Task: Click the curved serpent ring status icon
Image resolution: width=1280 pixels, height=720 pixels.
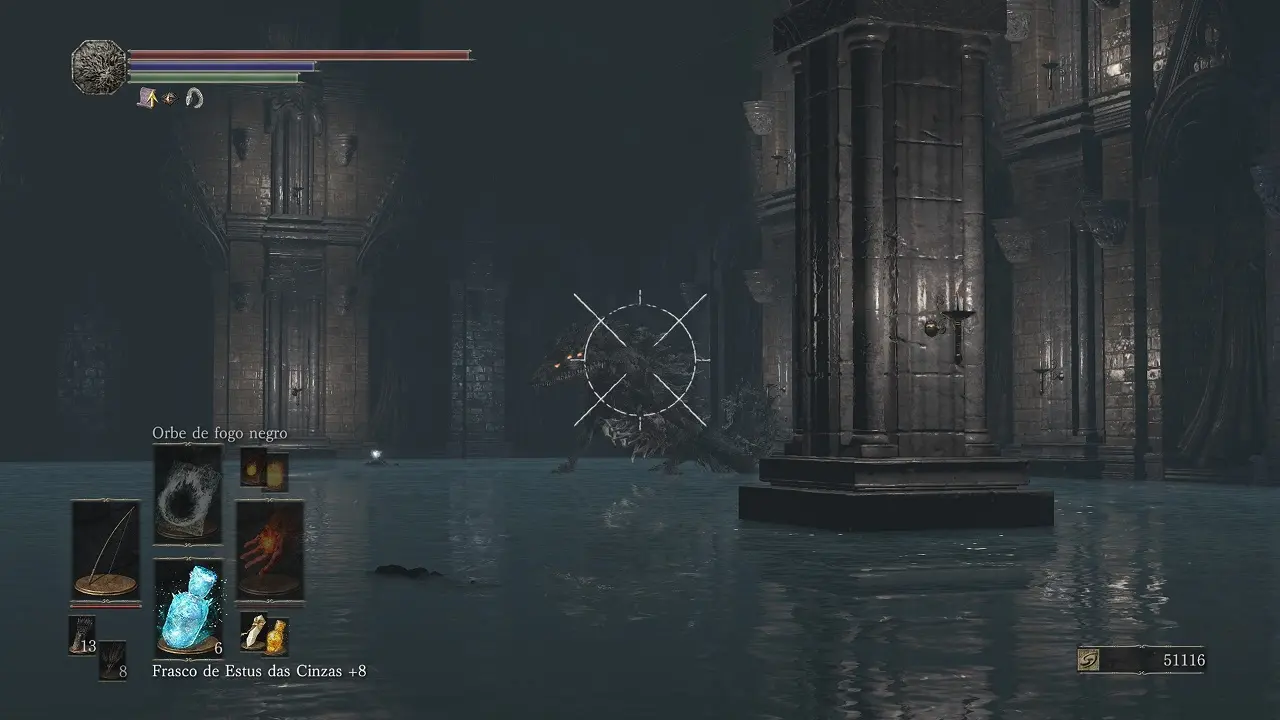Action: coord(194,98)
